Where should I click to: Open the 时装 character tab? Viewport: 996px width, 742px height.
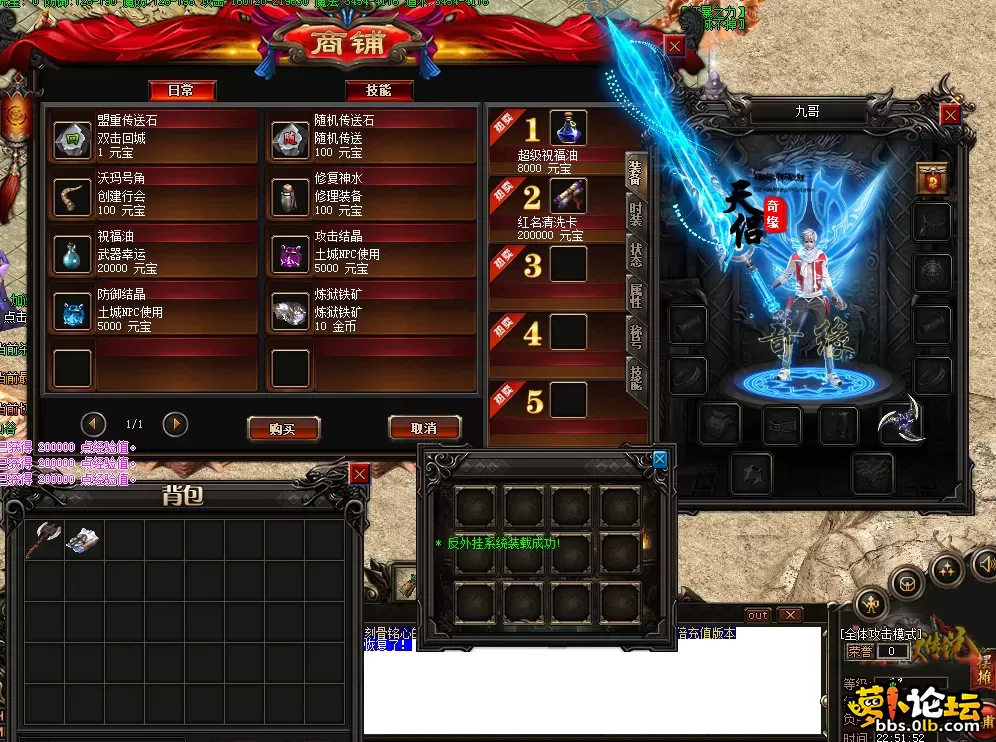click(635, 214)
